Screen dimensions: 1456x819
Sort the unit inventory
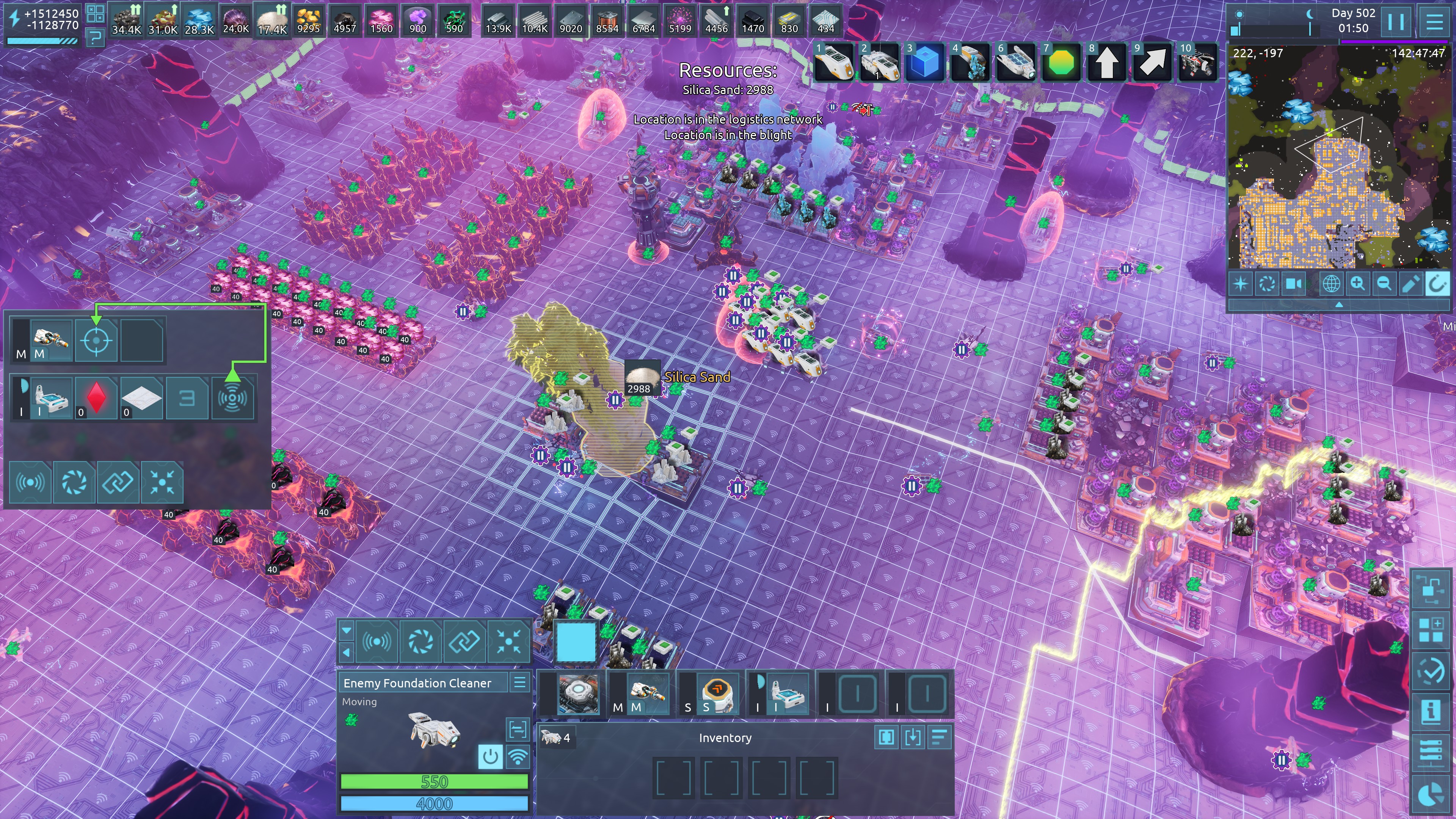coord(939,737)
